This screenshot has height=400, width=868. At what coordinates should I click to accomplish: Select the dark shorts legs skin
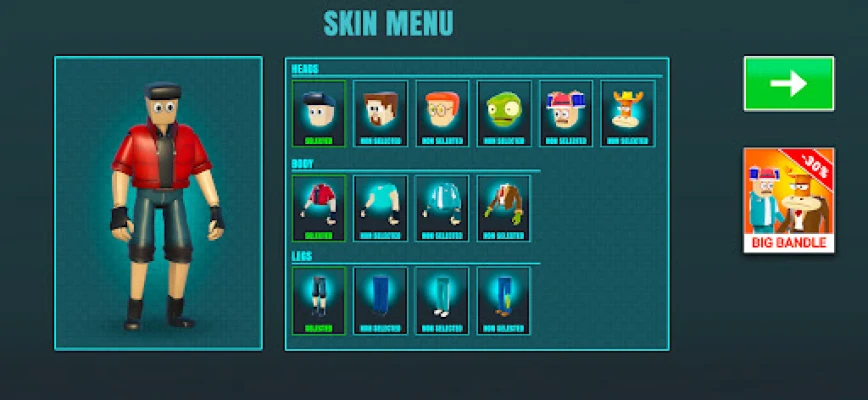[x=319, y=300]
